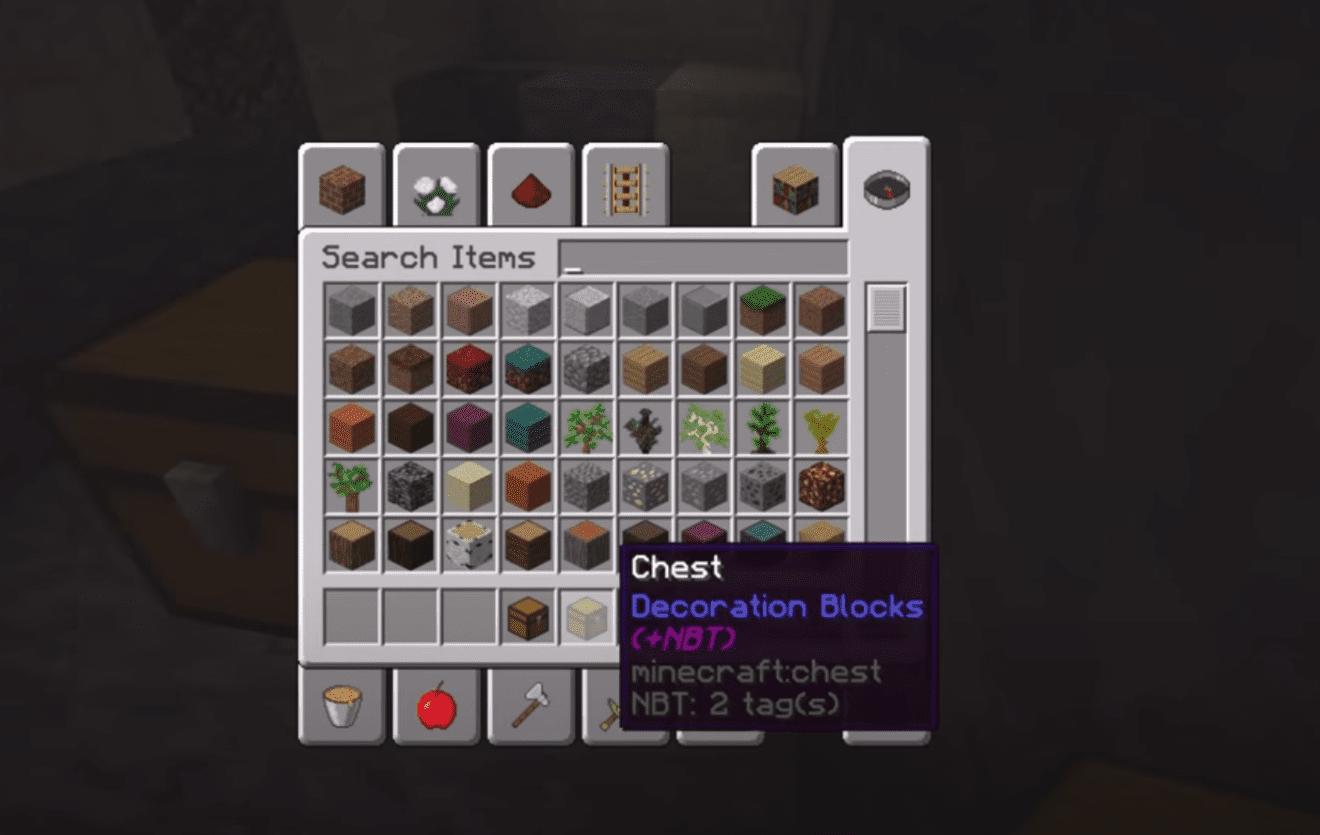The image size is (1320, 835).
Task: Select the grass block in the grid
Action: pyautogui.click(x=763, y=310)
